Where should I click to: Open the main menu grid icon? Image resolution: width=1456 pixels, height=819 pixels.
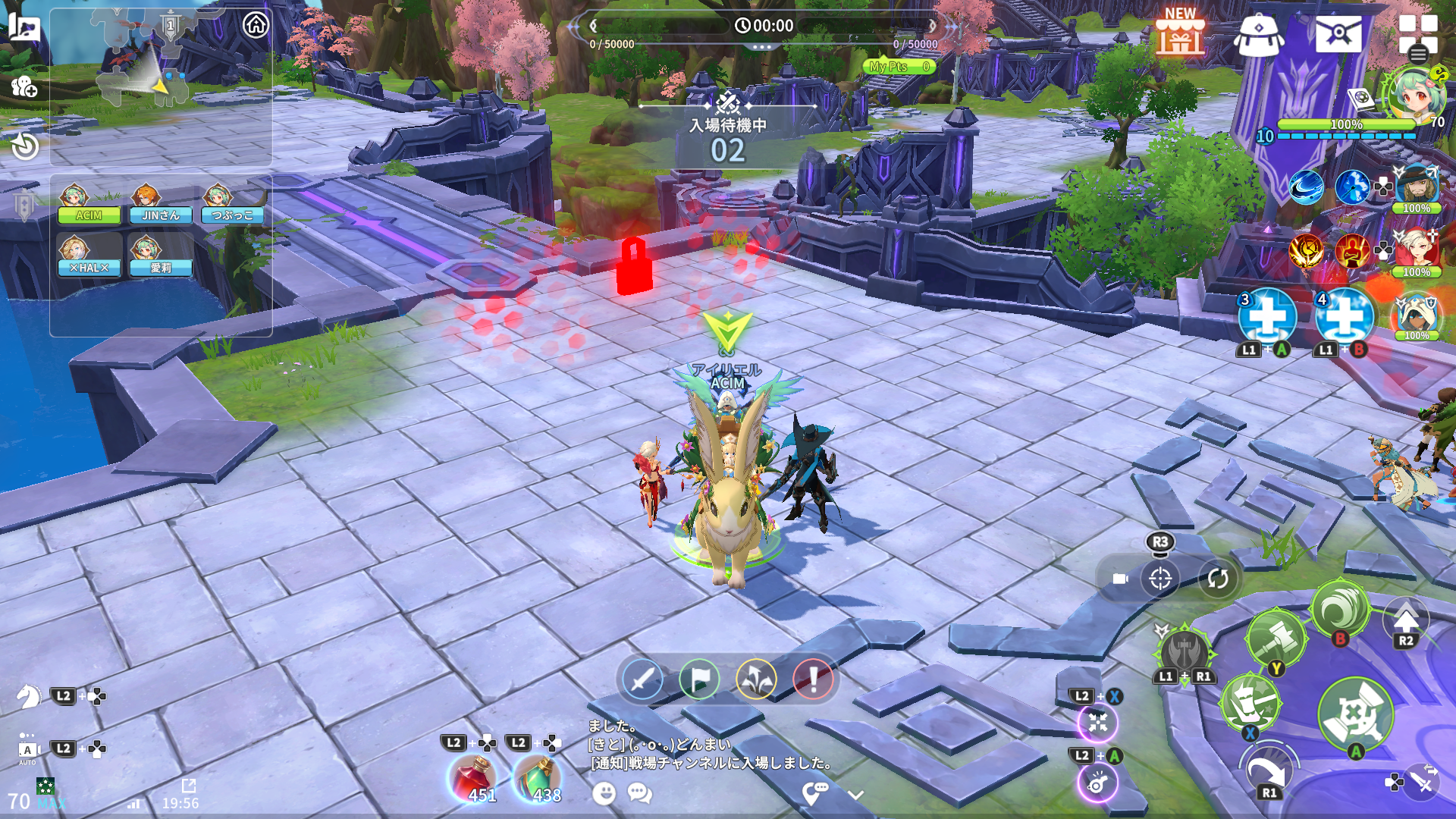click(1417, 34)
